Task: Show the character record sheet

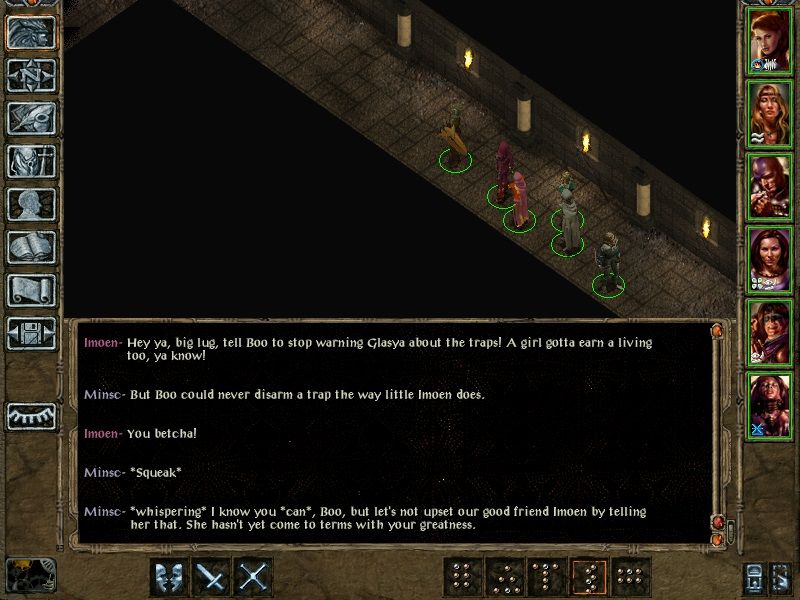Action: click(31, 204)
